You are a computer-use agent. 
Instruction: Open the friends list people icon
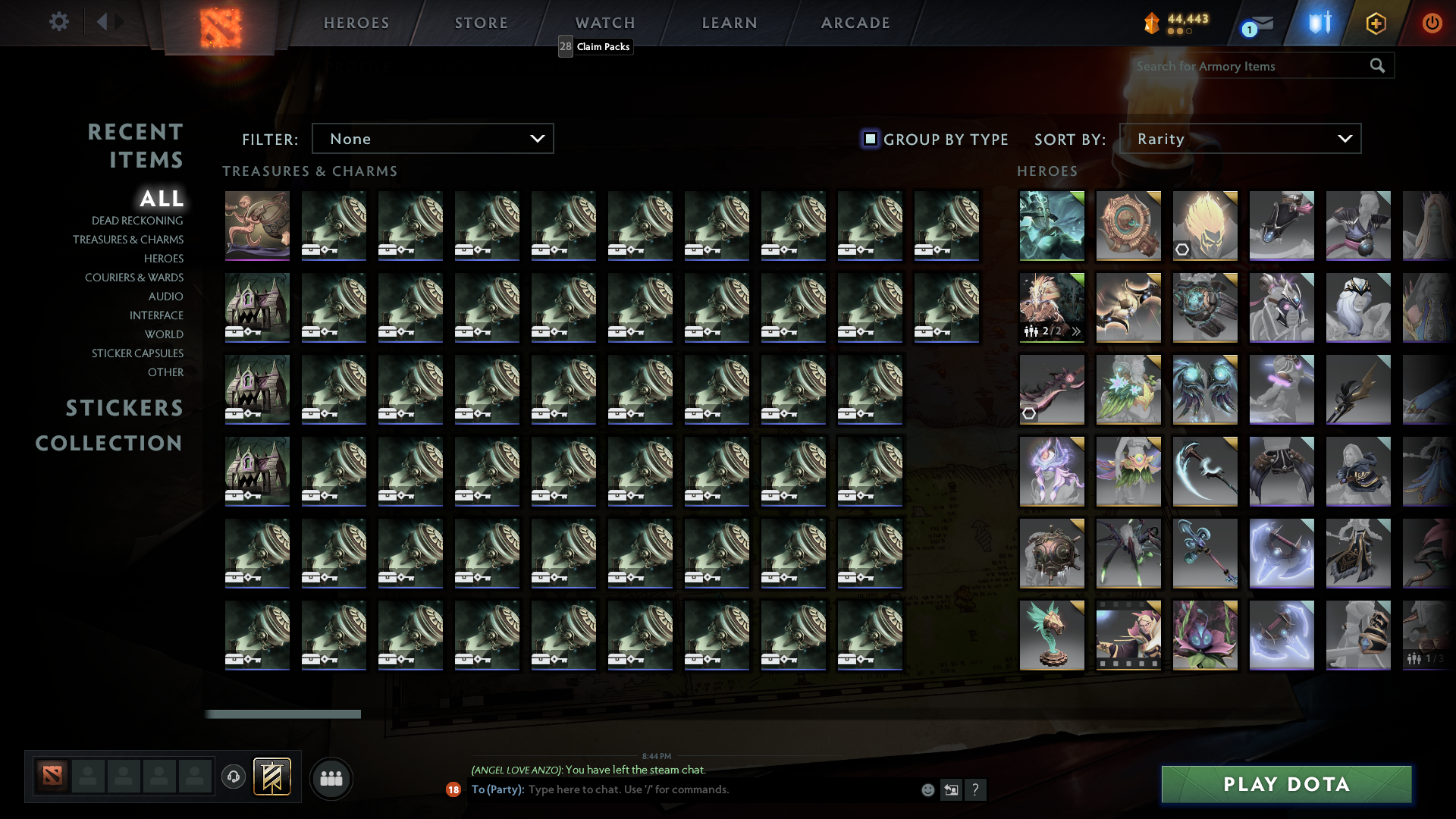[331, 778]
